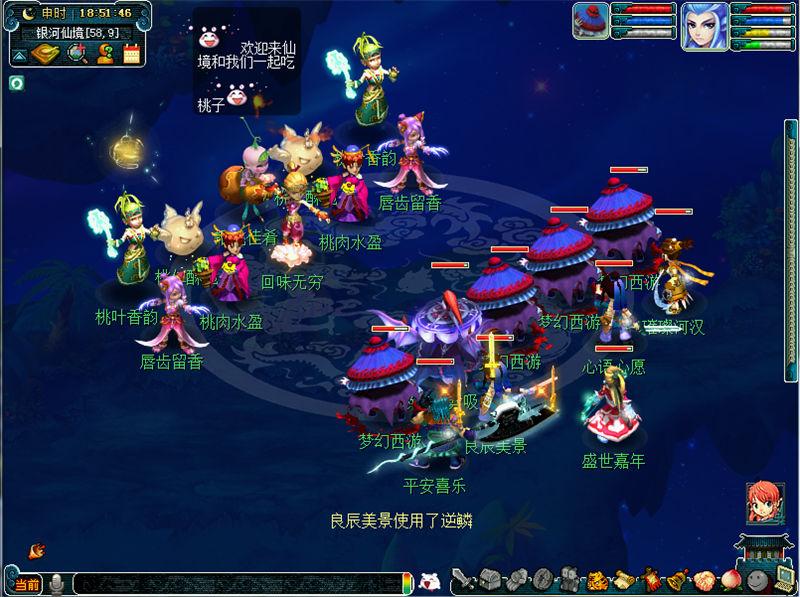This screenshot has width=800, height=597.
Task: Click the microphone voice icon
Action: [57, 583]
